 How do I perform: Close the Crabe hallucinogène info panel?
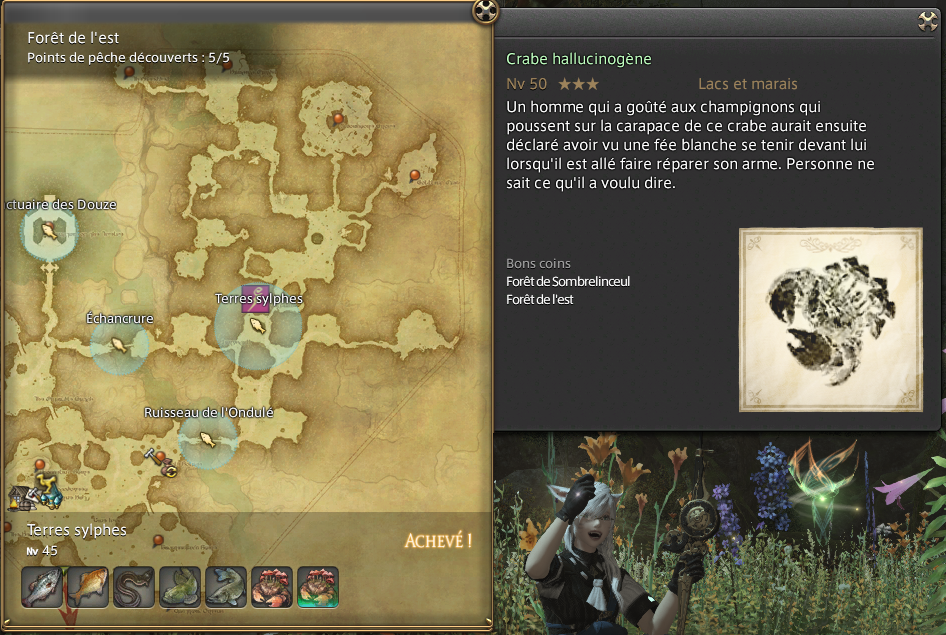927,21
